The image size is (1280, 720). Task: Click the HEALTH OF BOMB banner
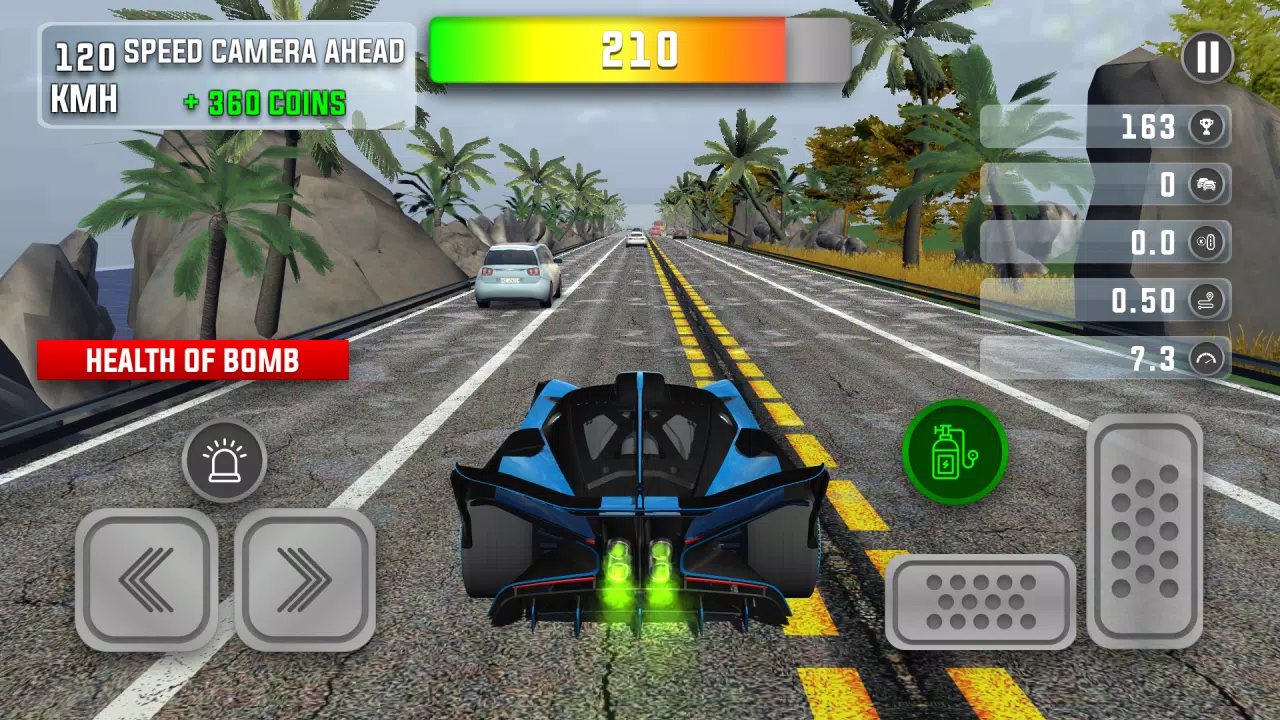point(192,361)
